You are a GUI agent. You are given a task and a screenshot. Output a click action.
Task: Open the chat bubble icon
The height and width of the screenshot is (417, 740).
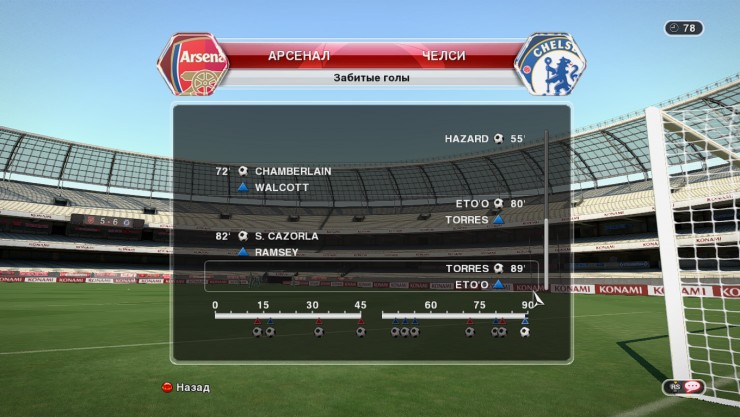point(692,387)
